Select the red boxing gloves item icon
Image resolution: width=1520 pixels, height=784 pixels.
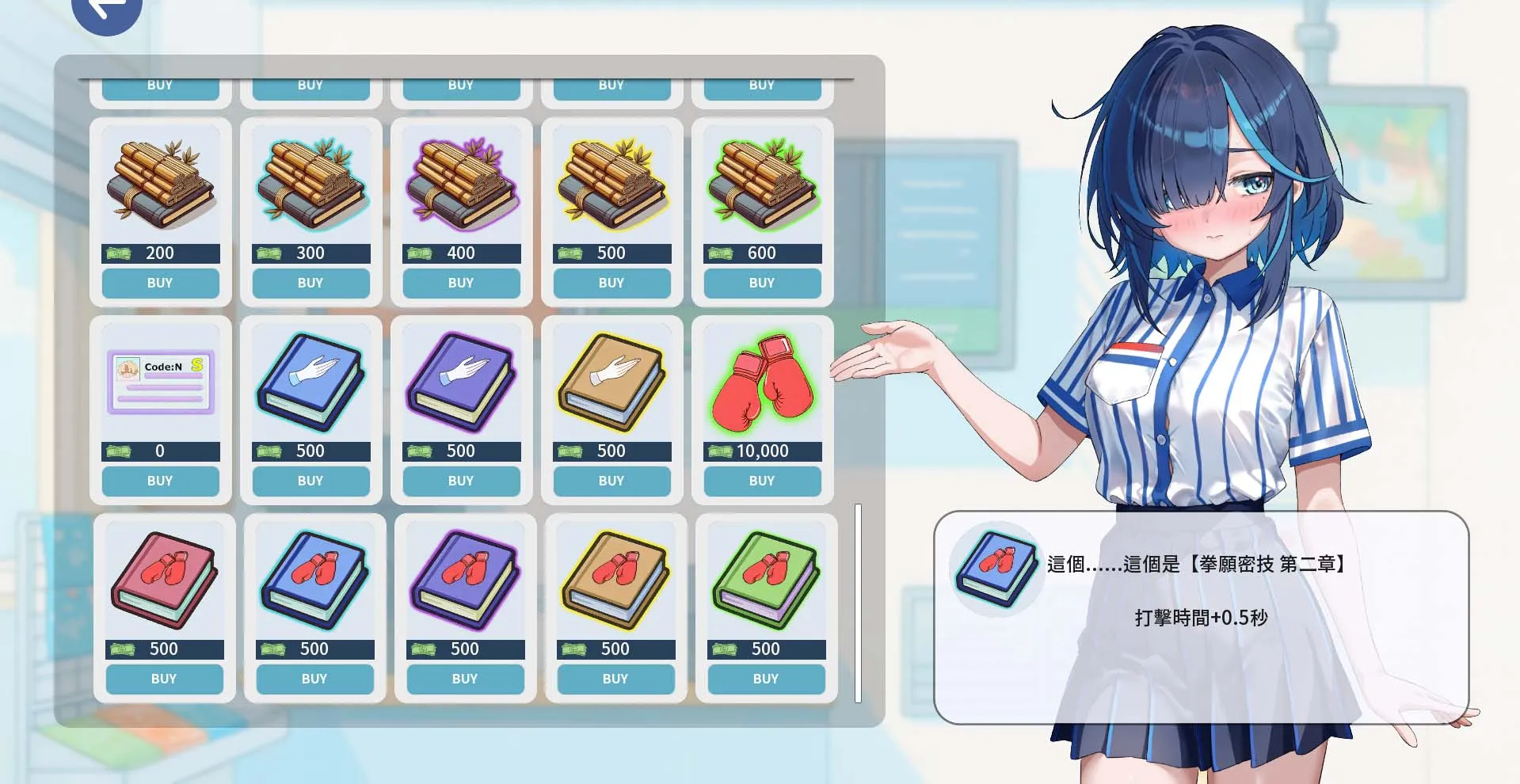[x=762, y=382]
